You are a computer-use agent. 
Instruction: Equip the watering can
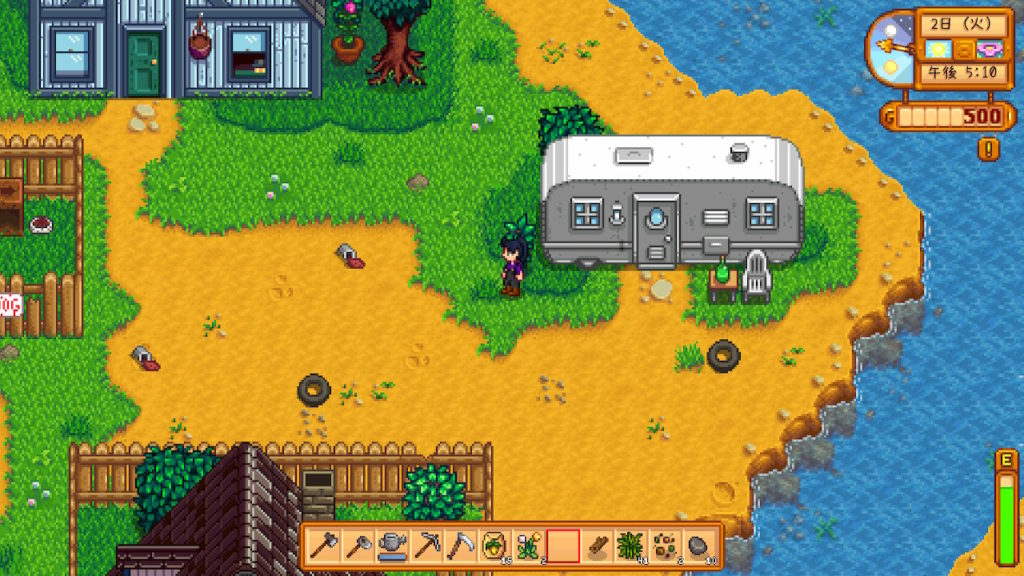(393, 546)
